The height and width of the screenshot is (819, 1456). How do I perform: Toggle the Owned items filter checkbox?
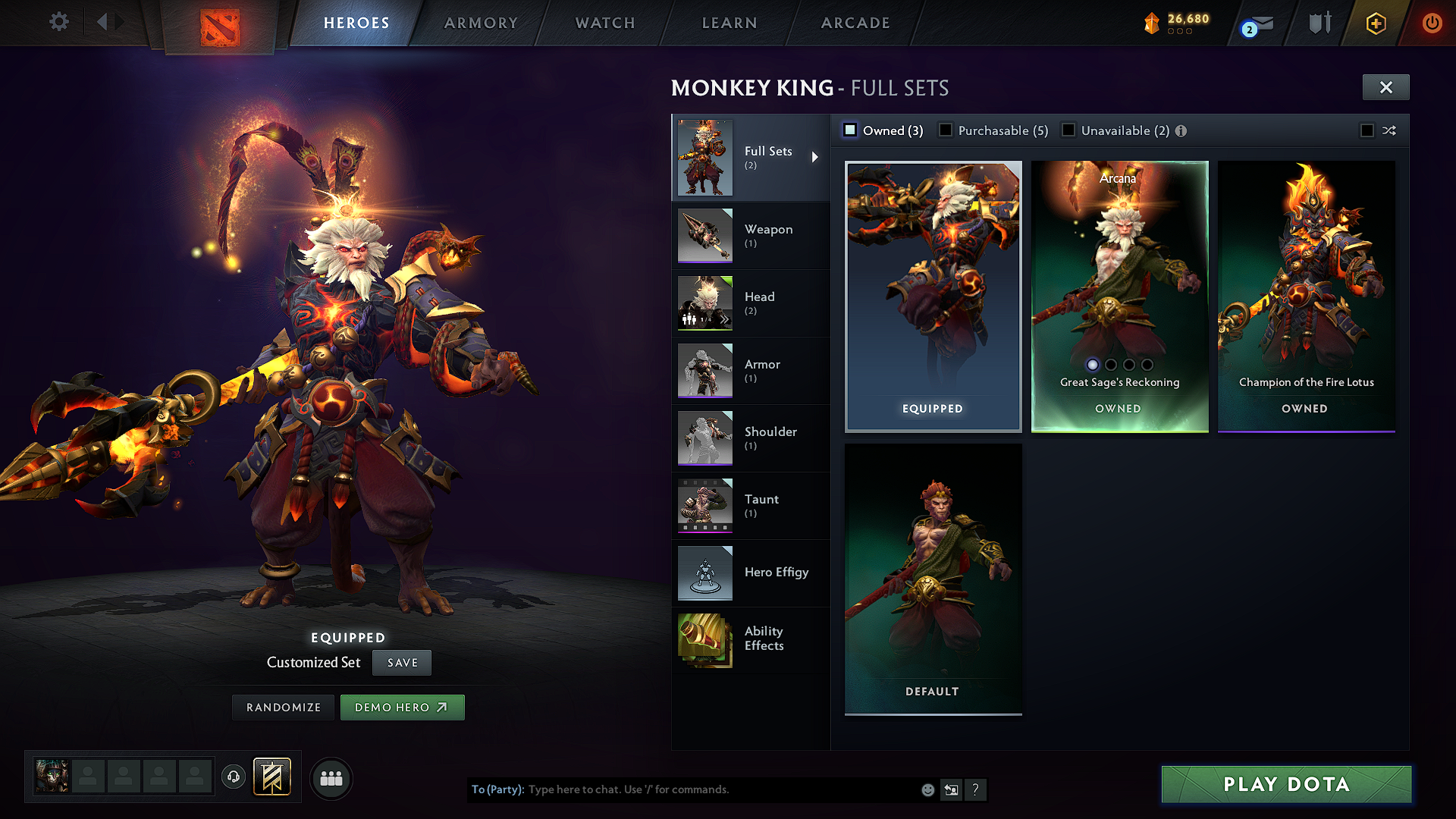[851, 130]
